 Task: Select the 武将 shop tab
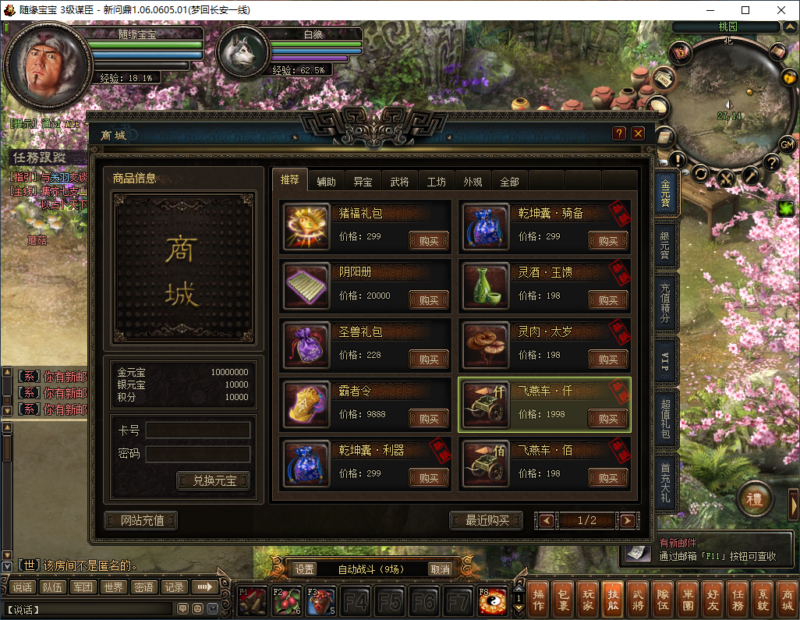coord(399,181)
